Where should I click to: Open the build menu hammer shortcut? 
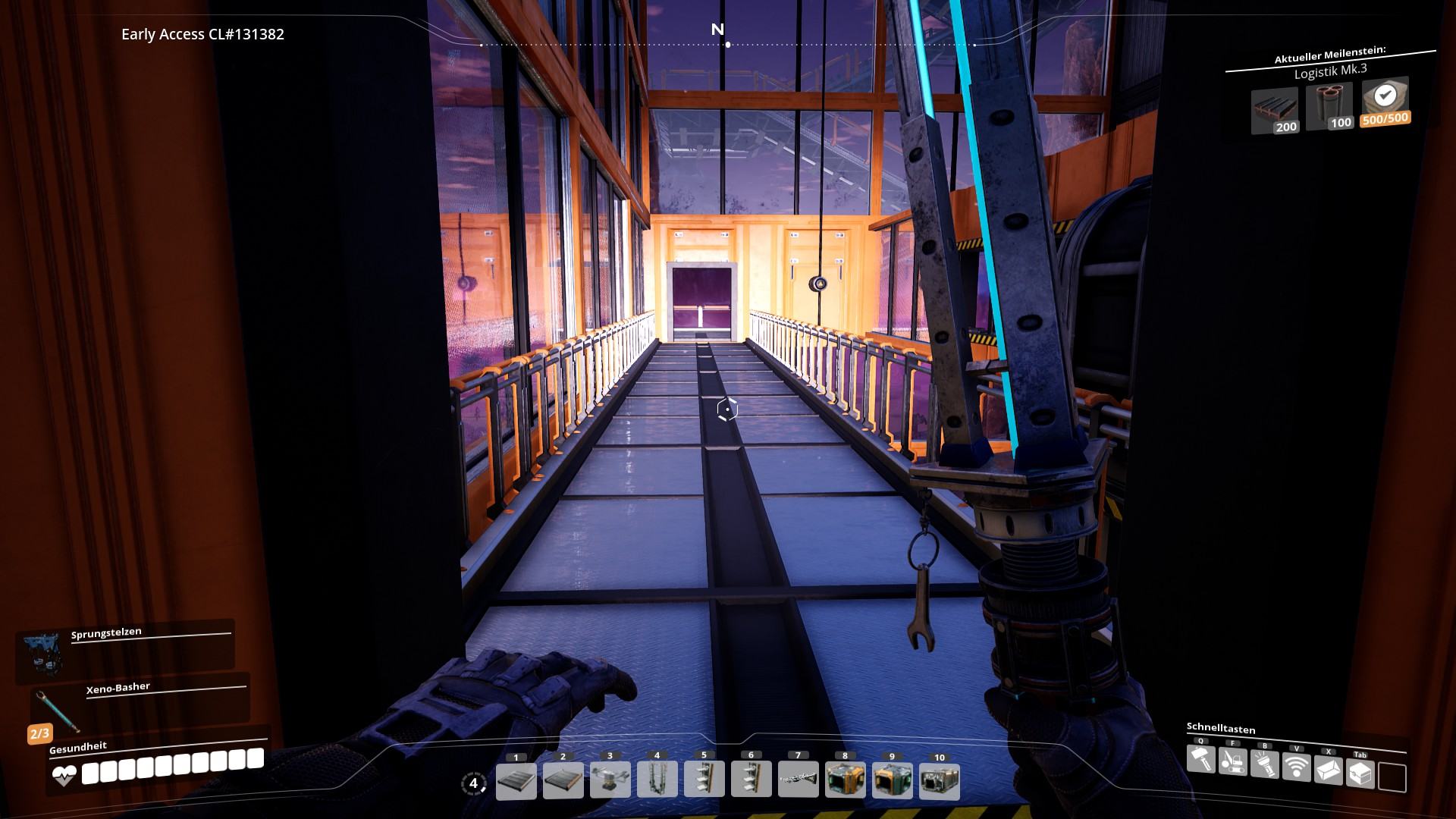coord(1200,759)
